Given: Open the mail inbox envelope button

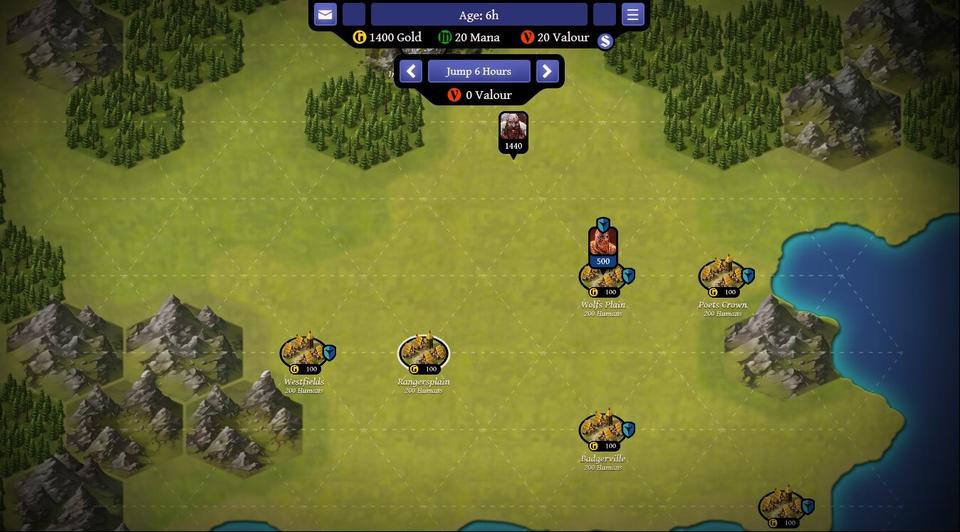Looking at the screenshot, I should (325, 15).
